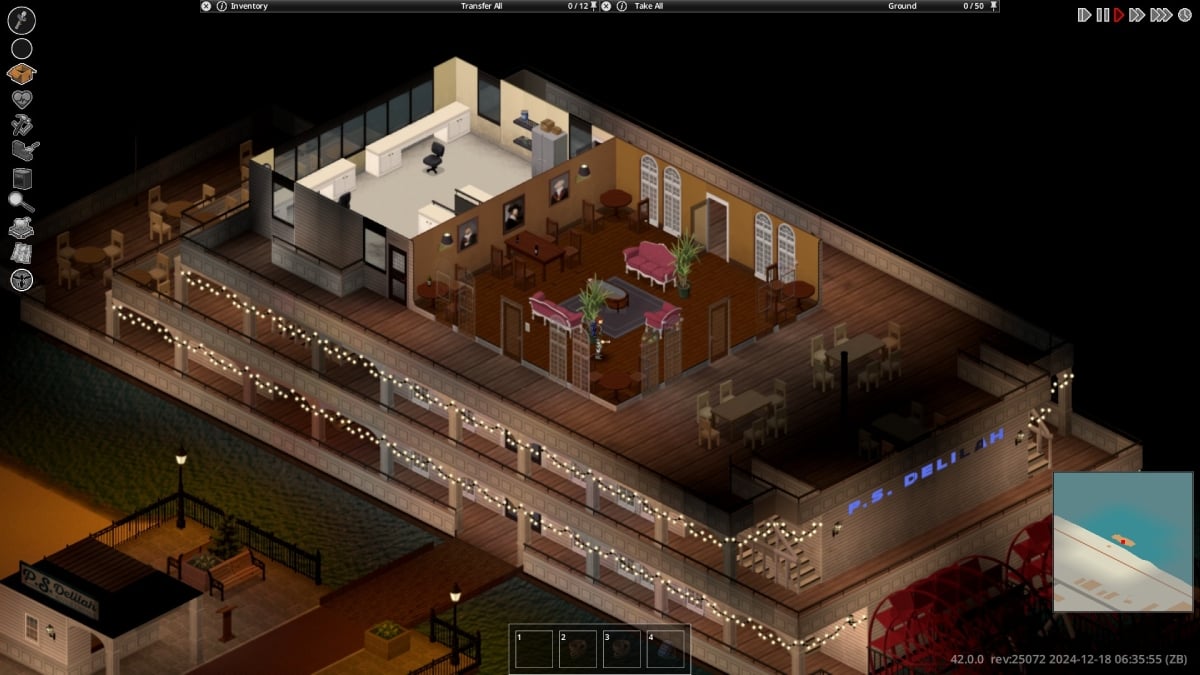This screenshot has width=1200, height=675.
Task: Click the primary weapon slot icon
Action: tap(21, 20)
